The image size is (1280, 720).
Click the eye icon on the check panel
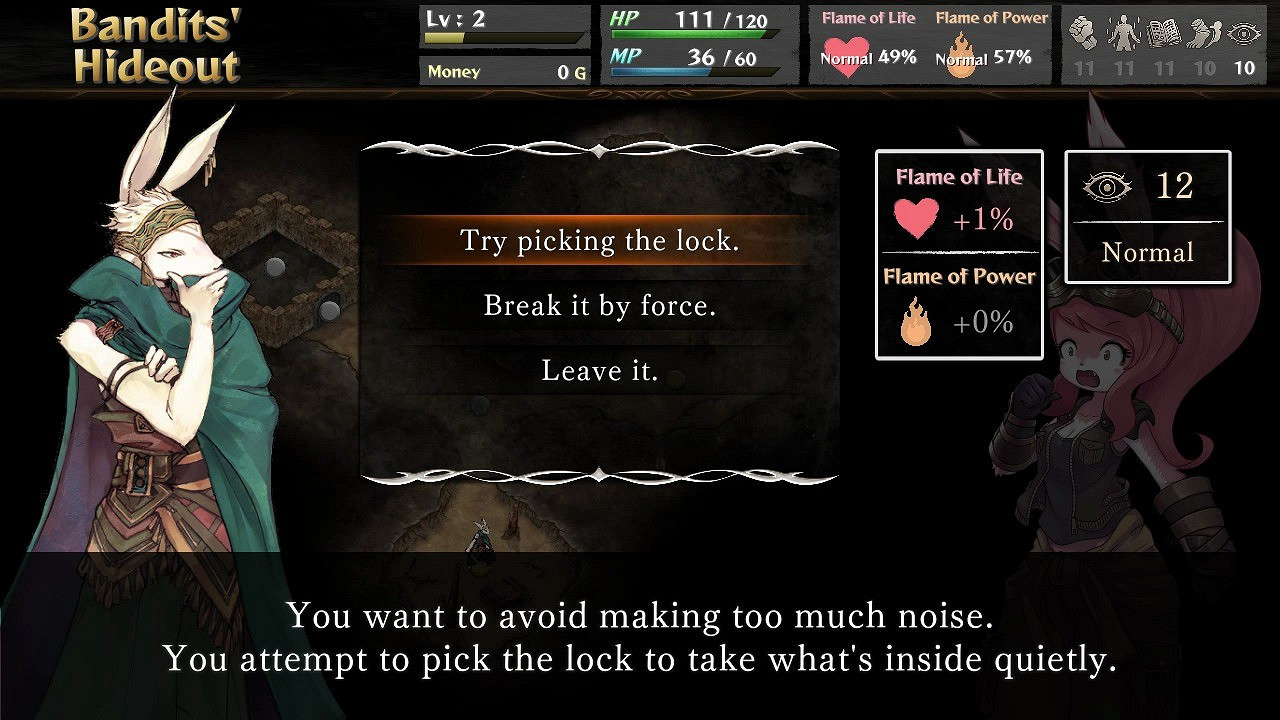pos(1110,185)
